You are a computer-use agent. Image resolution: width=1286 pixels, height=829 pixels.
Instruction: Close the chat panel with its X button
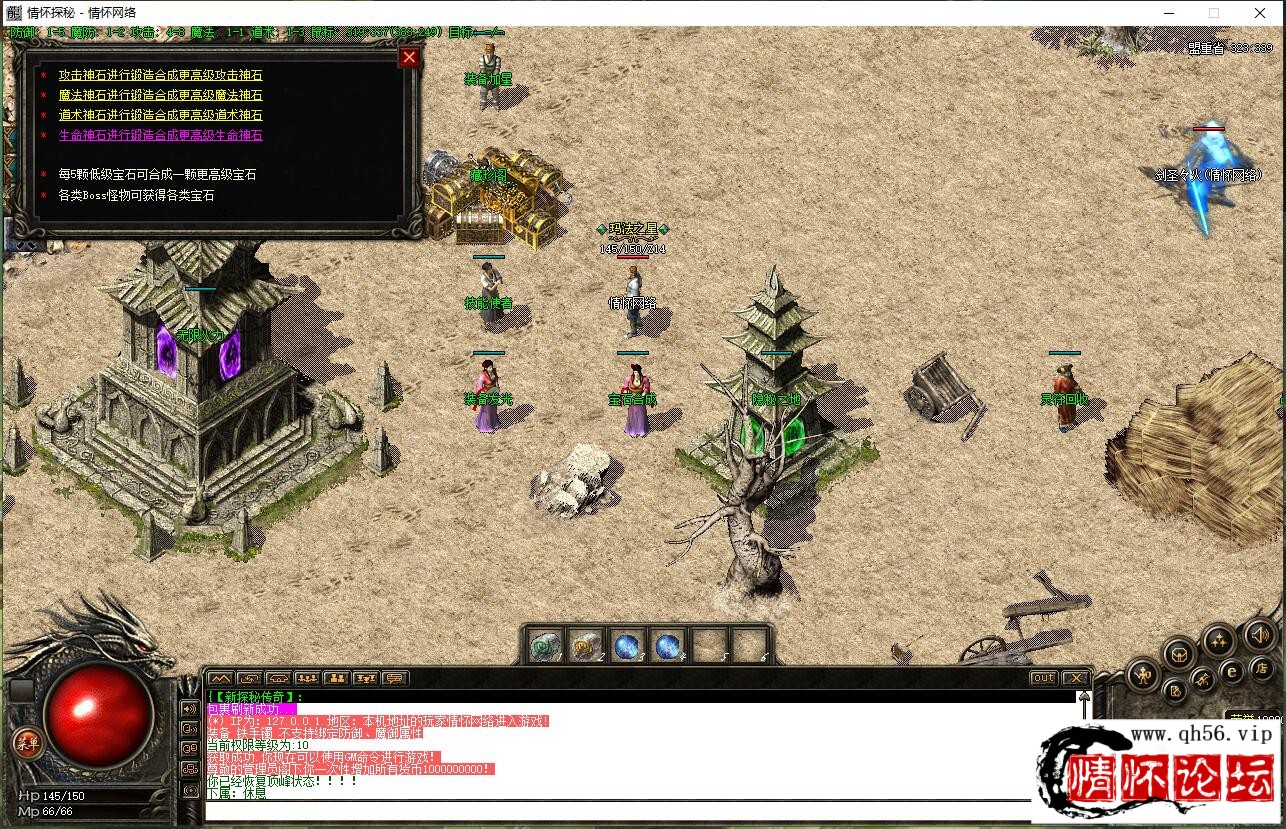[1075, 678]
